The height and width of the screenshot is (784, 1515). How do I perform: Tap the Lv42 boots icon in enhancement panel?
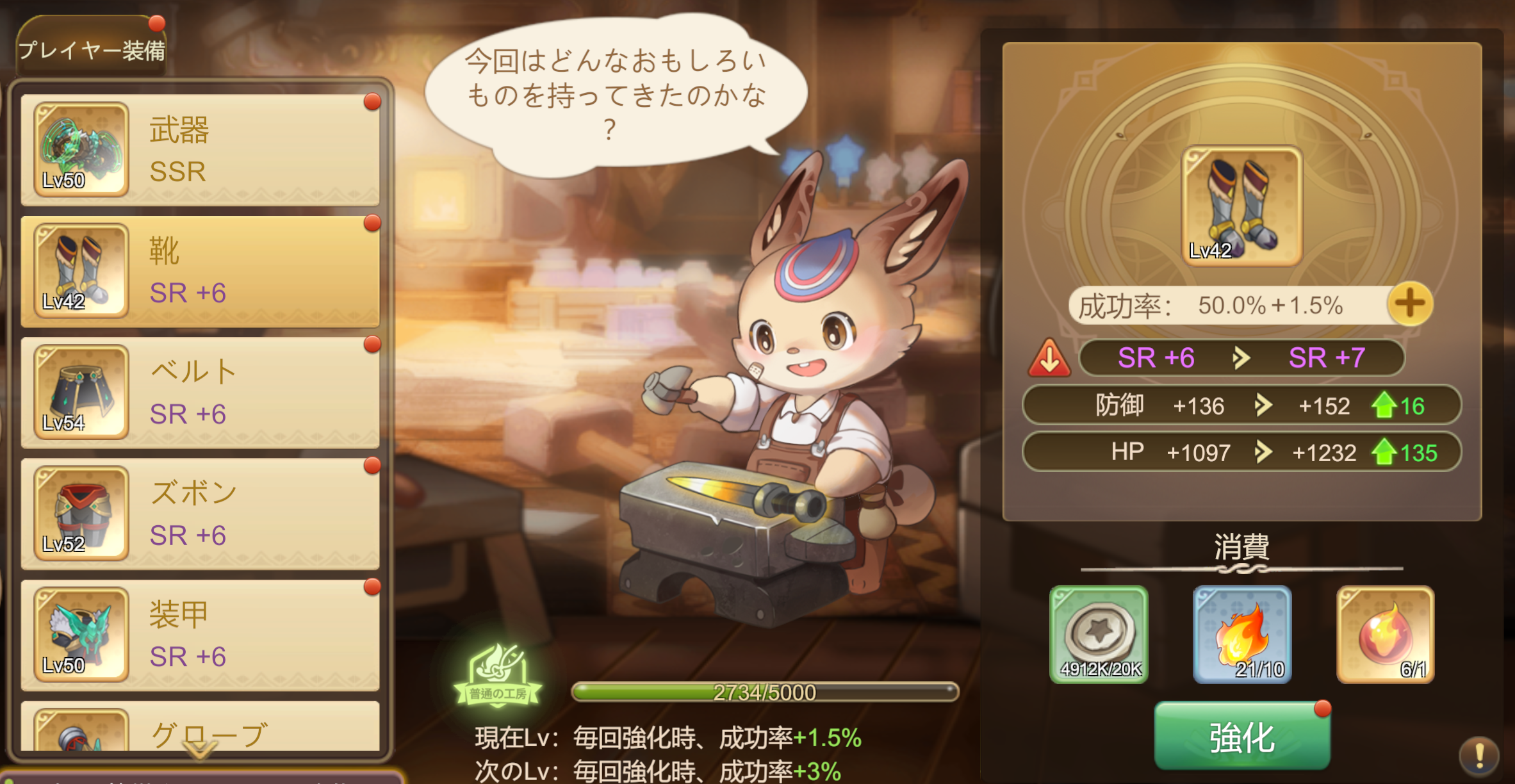1241,206
